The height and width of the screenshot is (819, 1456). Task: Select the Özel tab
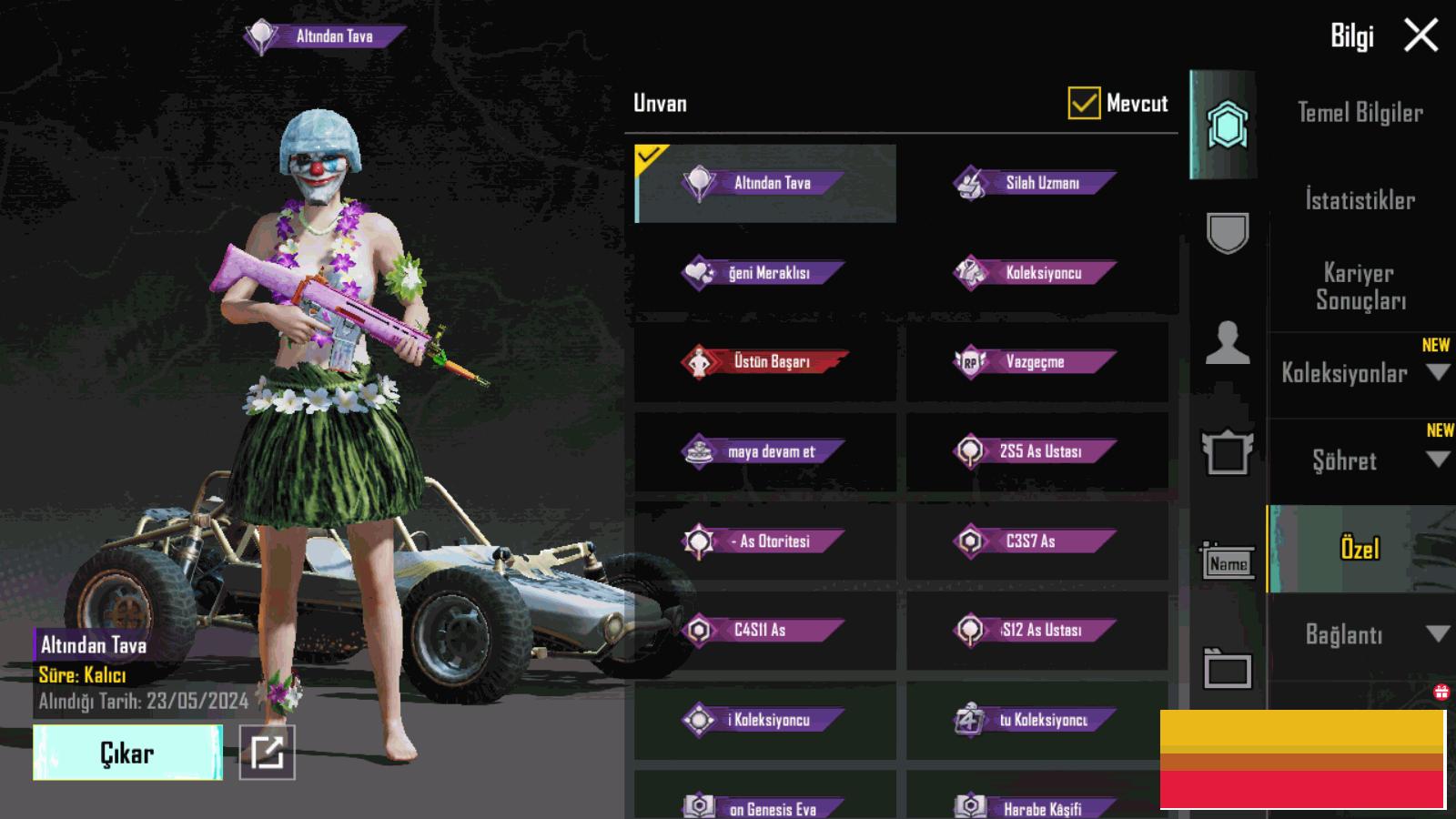[1360, 549]
